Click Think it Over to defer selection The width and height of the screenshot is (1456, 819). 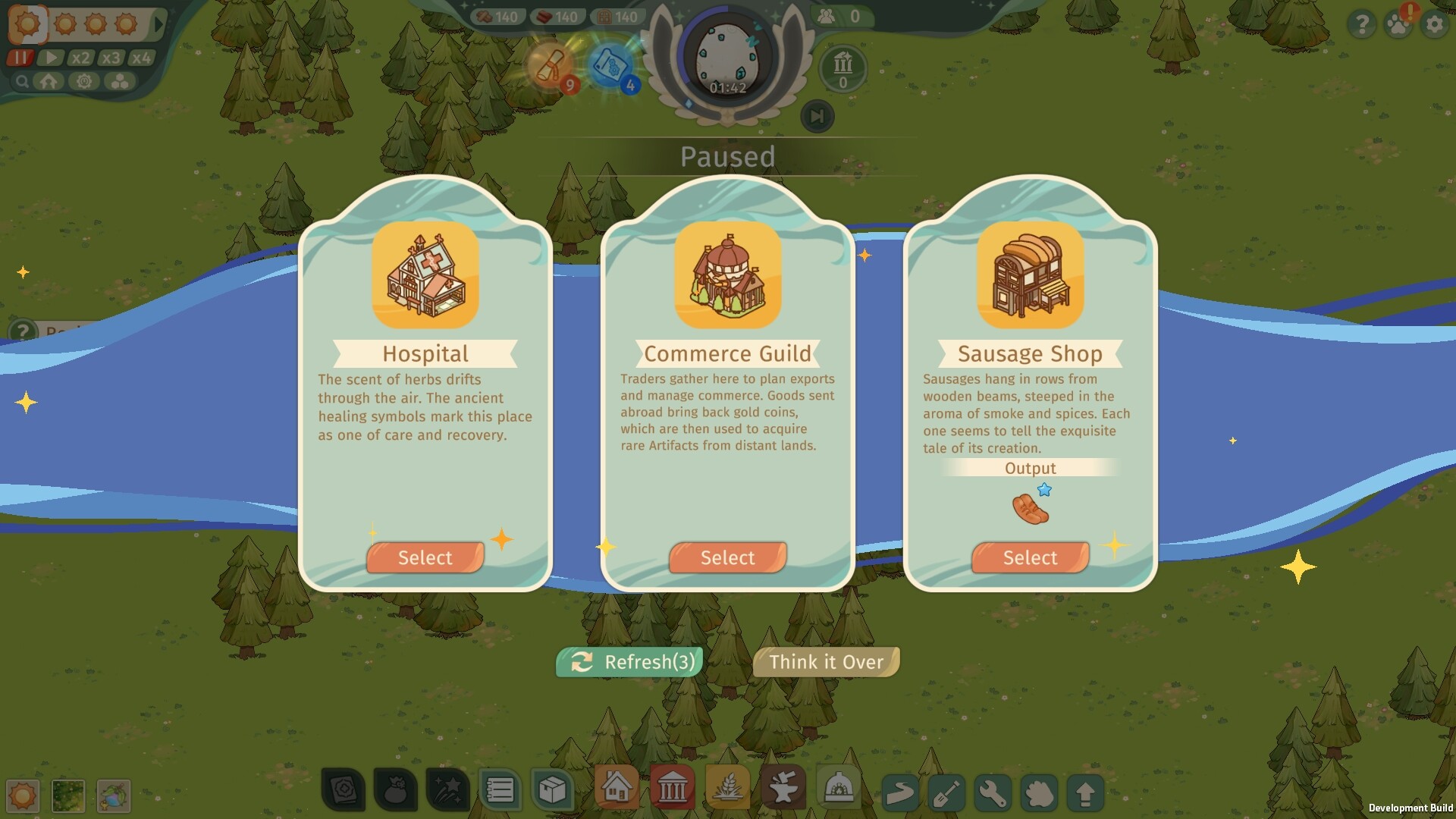point(825,661)
